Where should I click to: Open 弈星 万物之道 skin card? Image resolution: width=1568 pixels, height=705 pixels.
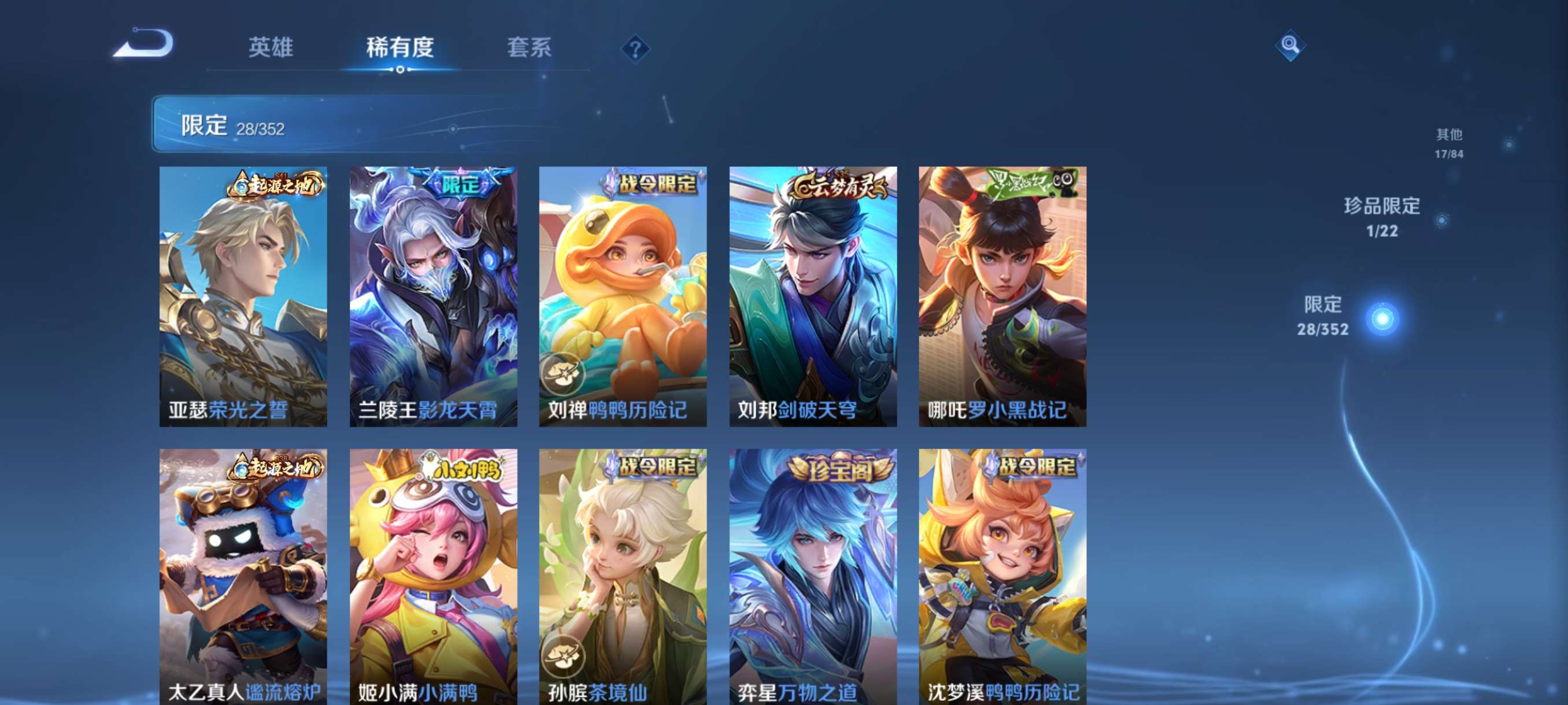(x=812, y=576)
